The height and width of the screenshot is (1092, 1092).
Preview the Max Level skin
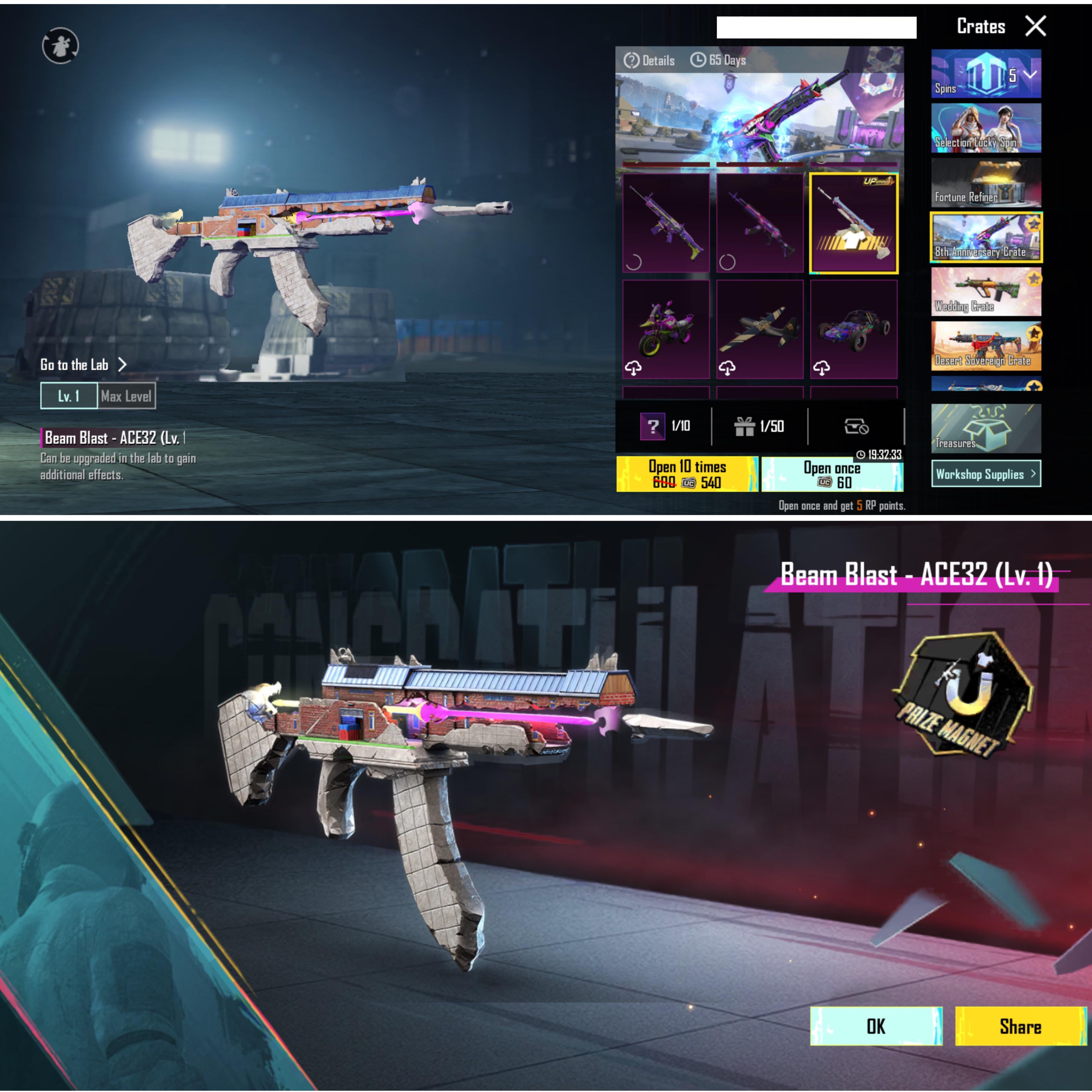tap(126, 396)
